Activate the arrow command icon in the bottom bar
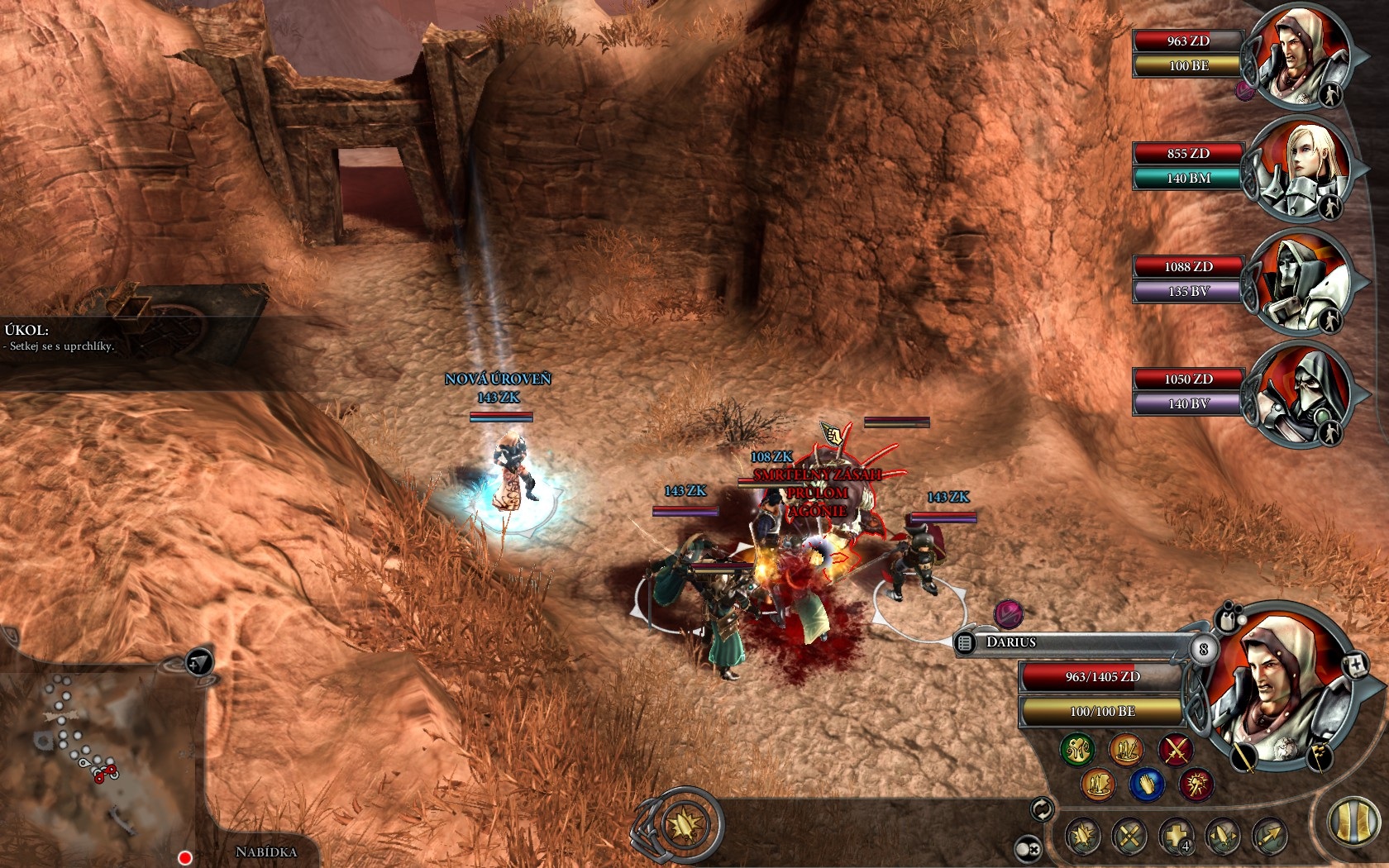Viewport: 1389px width, 868px height. click(x=1270, y=837)
